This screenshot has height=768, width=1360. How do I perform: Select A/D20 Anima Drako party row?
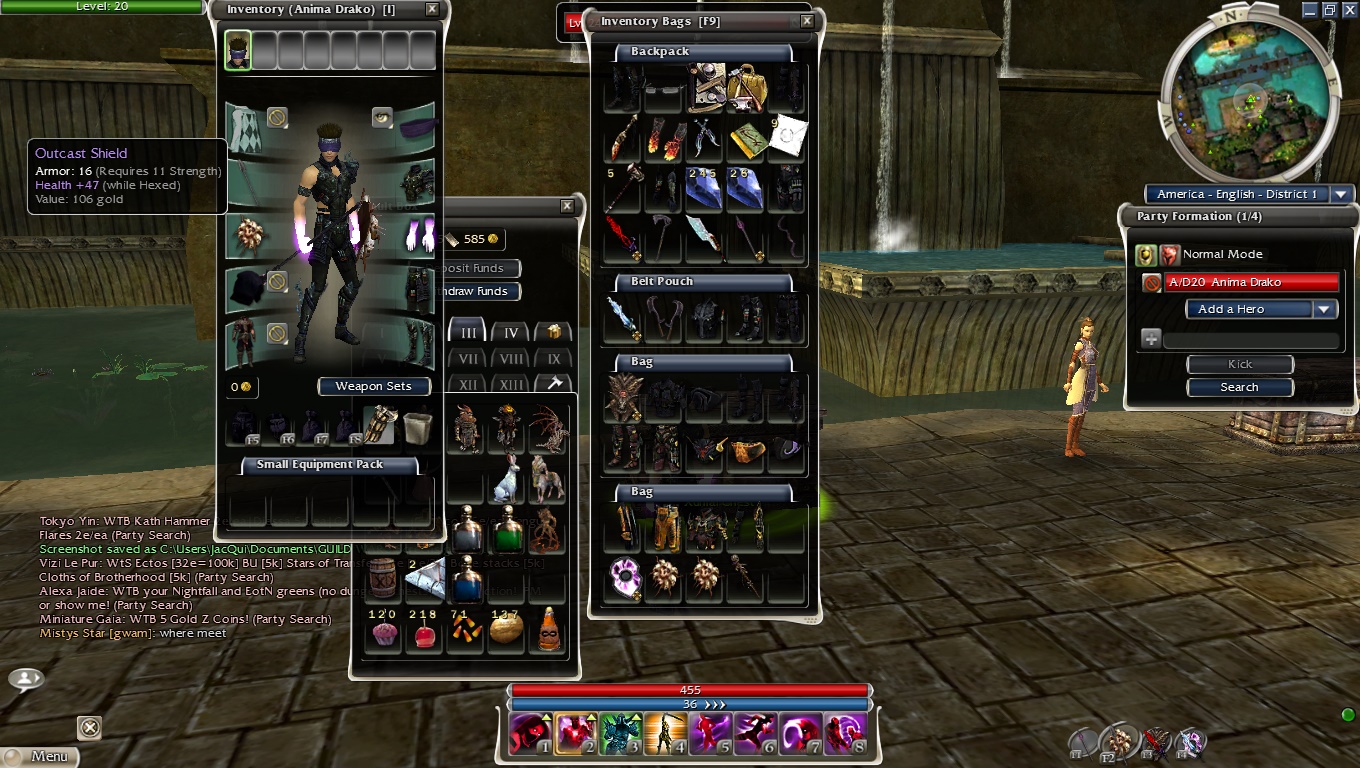[x=1250, y=282]
